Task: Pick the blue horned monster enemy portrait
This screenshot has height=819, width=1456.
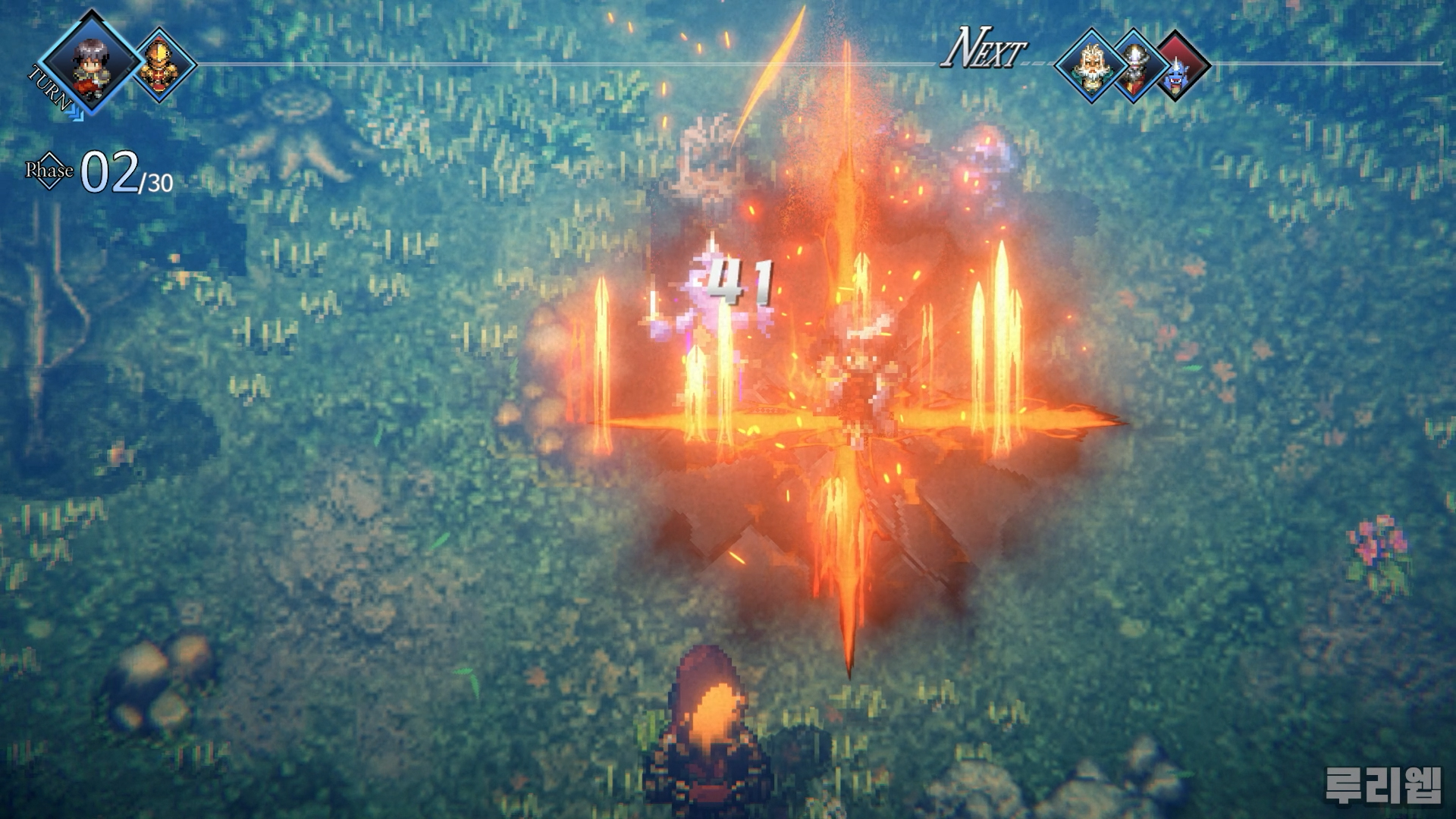Action: (1176, 68)
